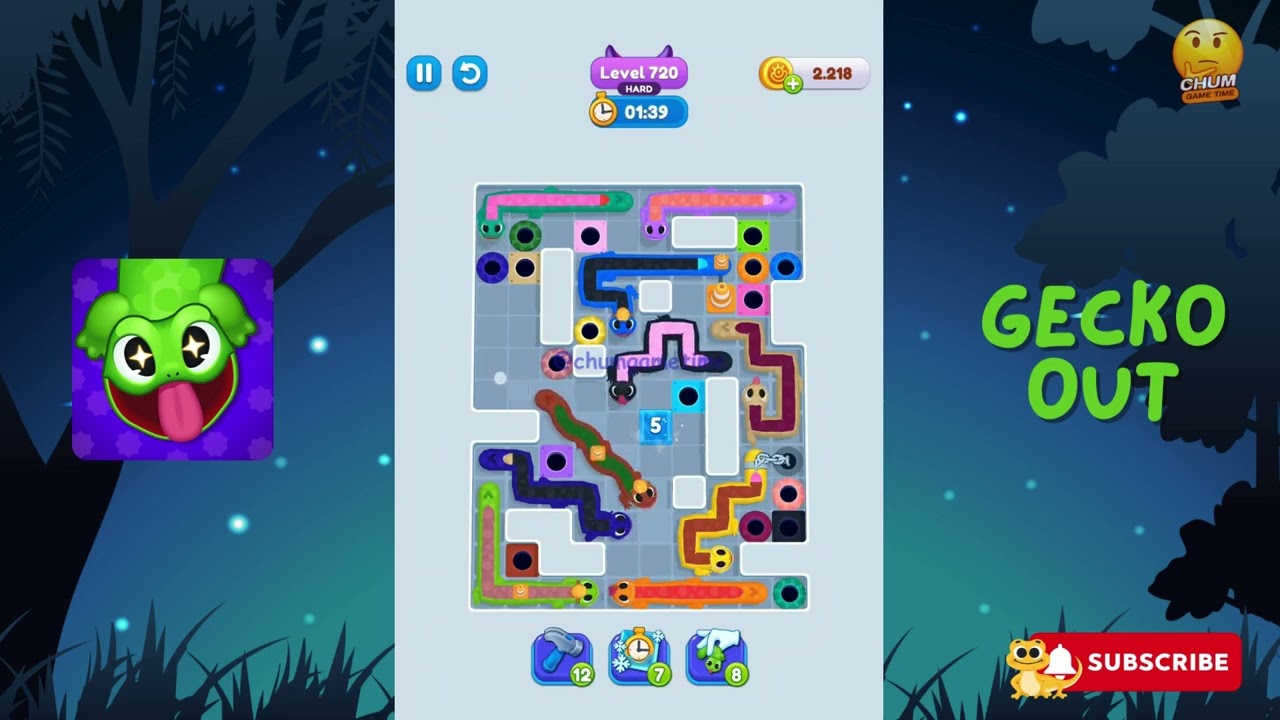1280x720 pixels.
Task: Restart the current level
Action: 470,73
